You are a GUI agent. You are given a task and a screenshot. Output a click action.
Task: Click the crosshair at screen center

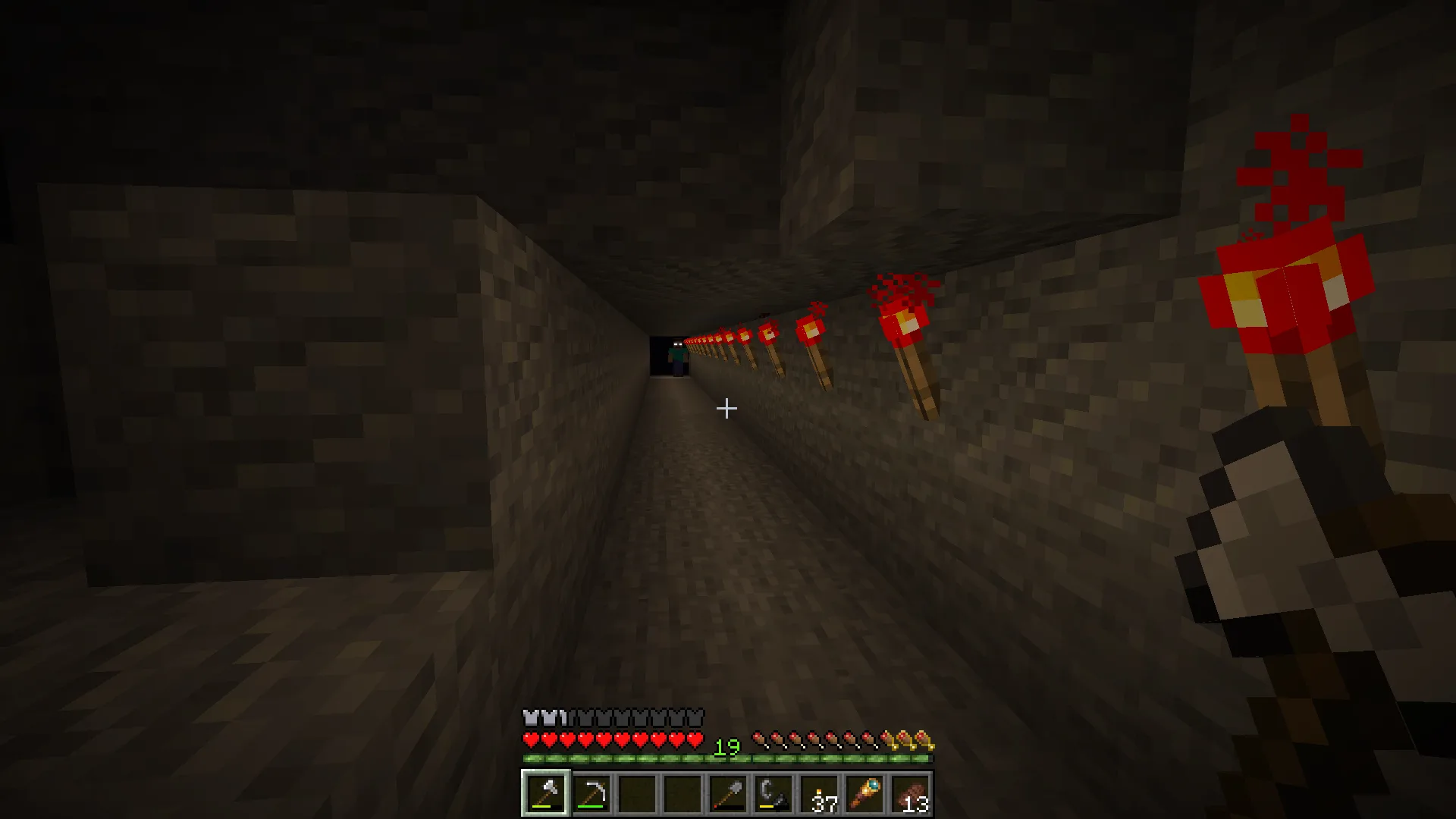point(728,409)
